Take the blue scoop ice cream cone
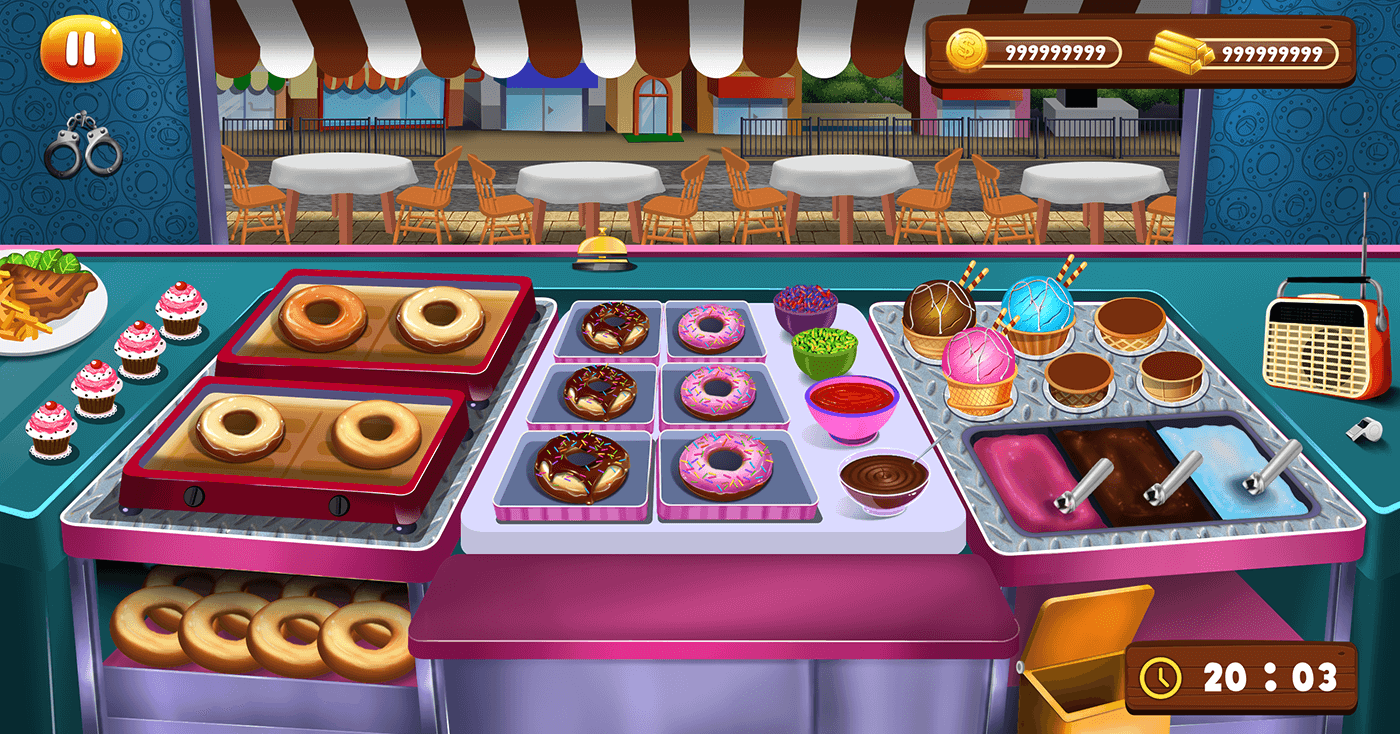 tap(1037, 312)
